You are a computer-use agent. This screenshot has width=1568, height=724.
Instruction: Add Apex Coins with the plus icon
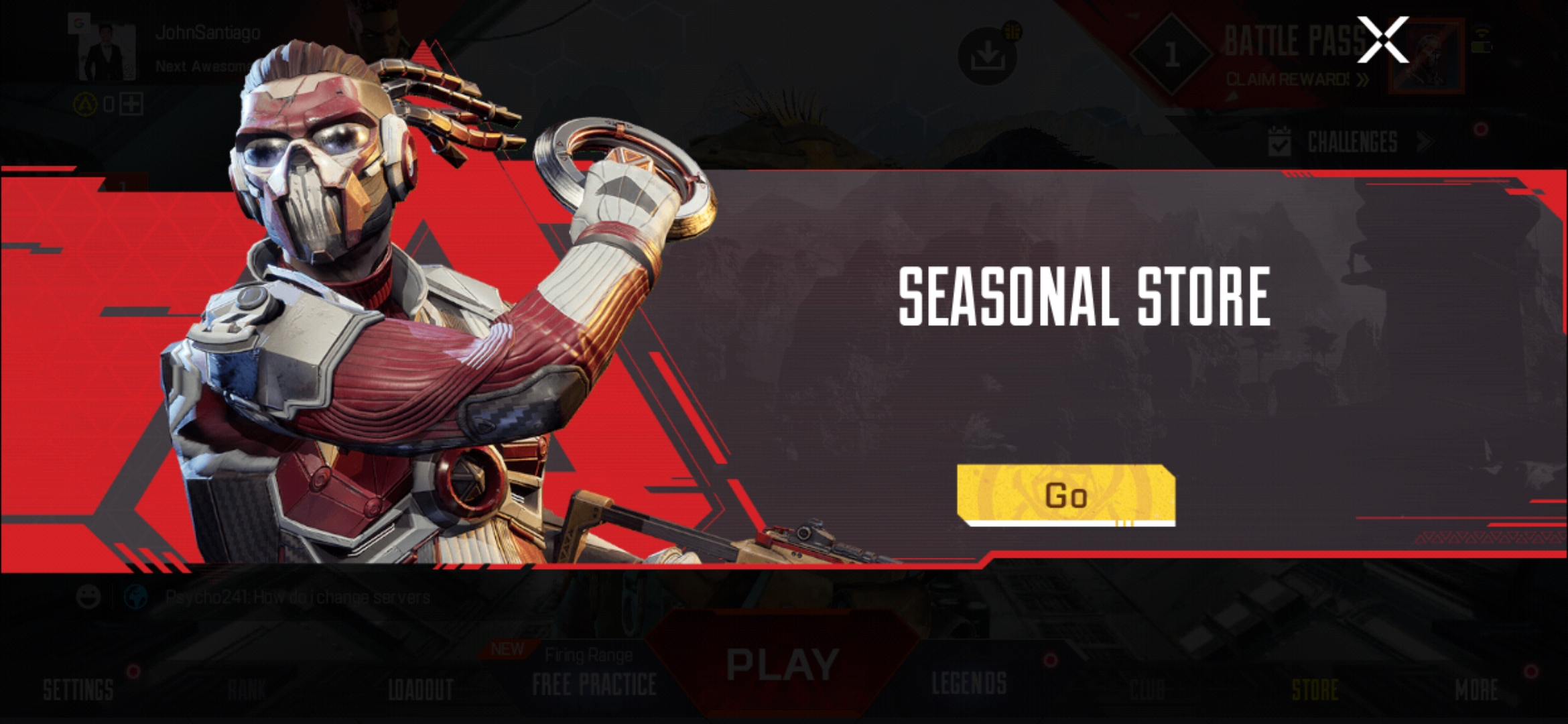coord(131,105)
